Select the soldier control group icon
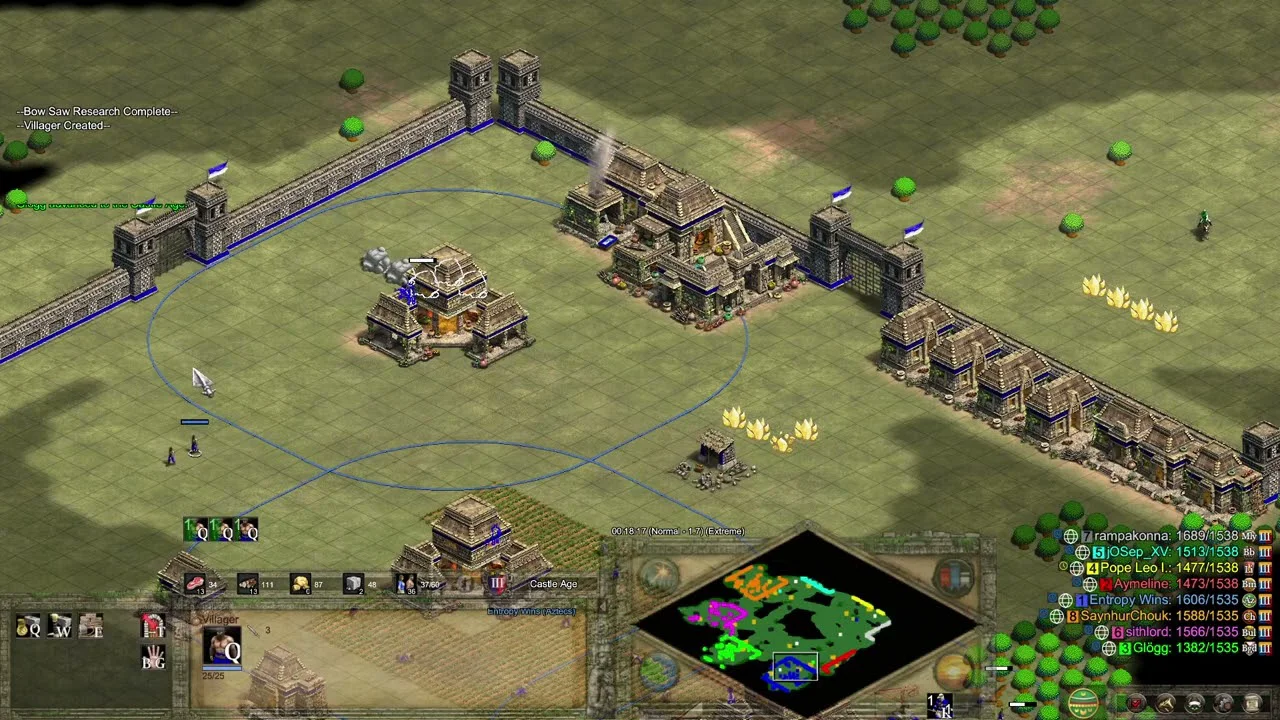The height and width of the screenshot is (720, 1280). pyautogui.click(x=940, y=705)
